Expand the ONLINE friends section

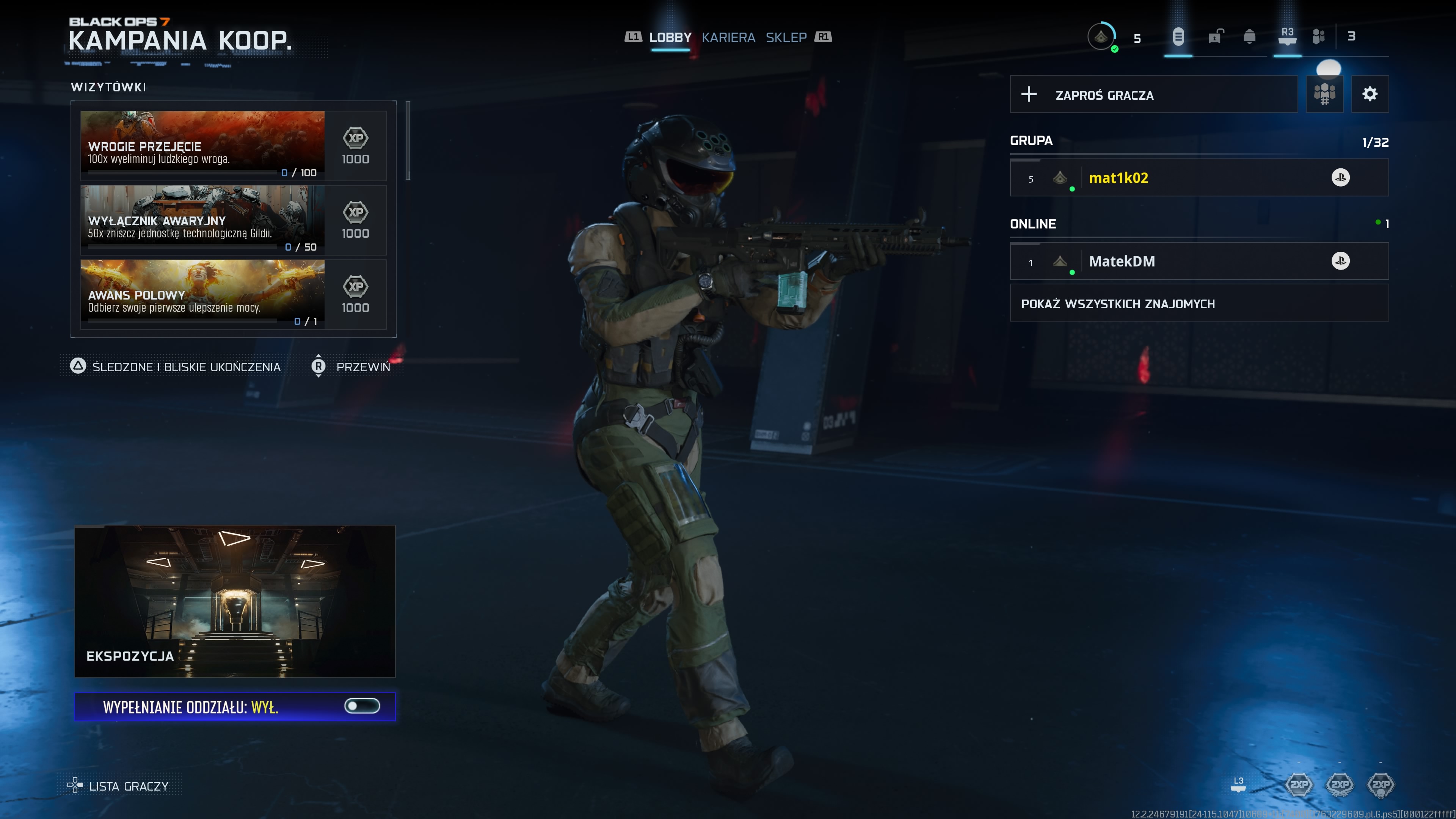click(1198, 223)
